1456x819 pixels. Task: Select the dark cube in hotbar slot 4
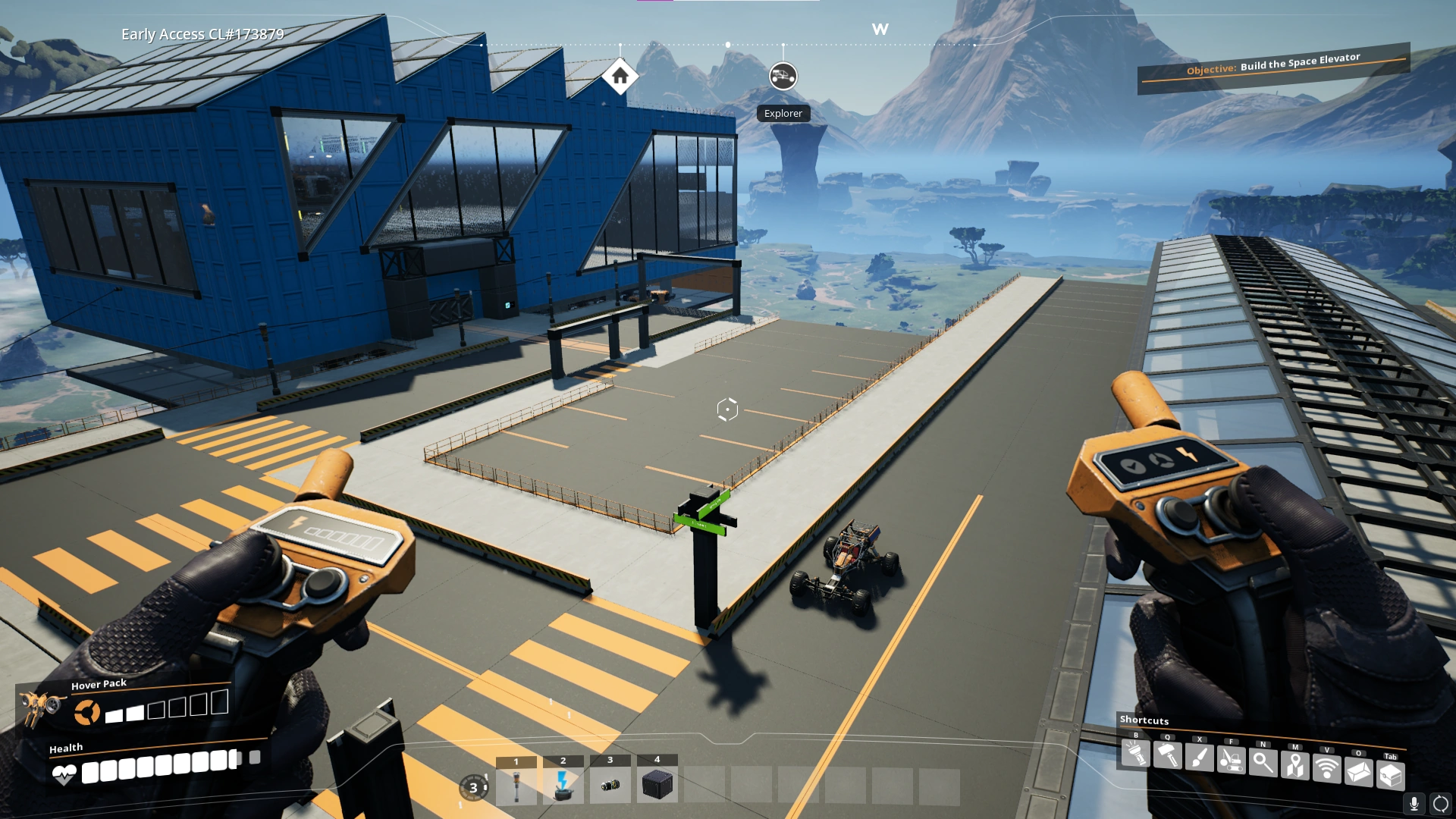pyautogui.click(x=657, y=785)
